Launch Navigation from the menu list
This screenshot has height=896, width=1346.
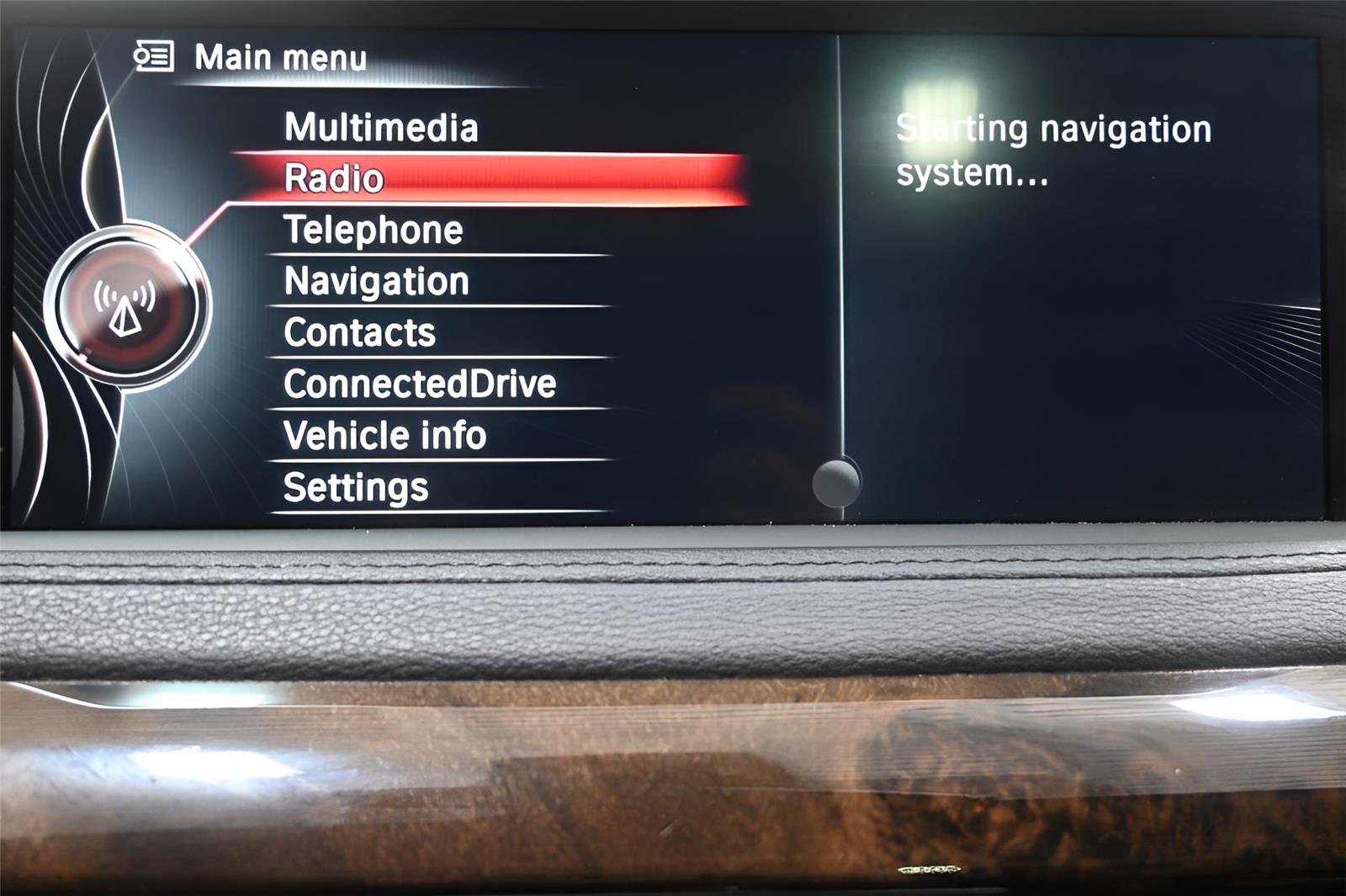(x=375, y=280)
